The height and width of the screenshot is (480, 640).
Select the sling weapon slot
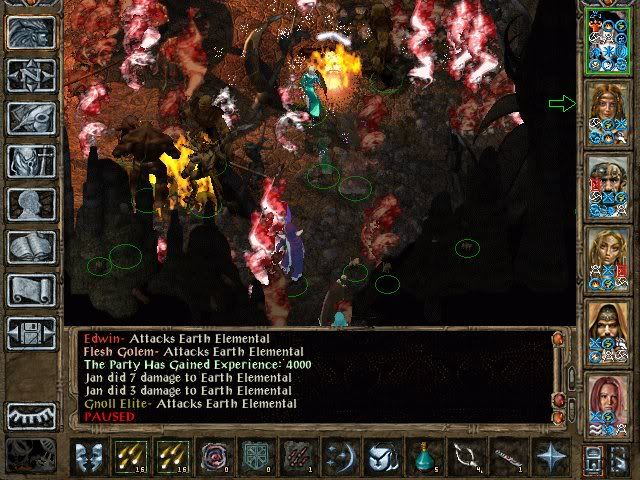pos(467,459)
